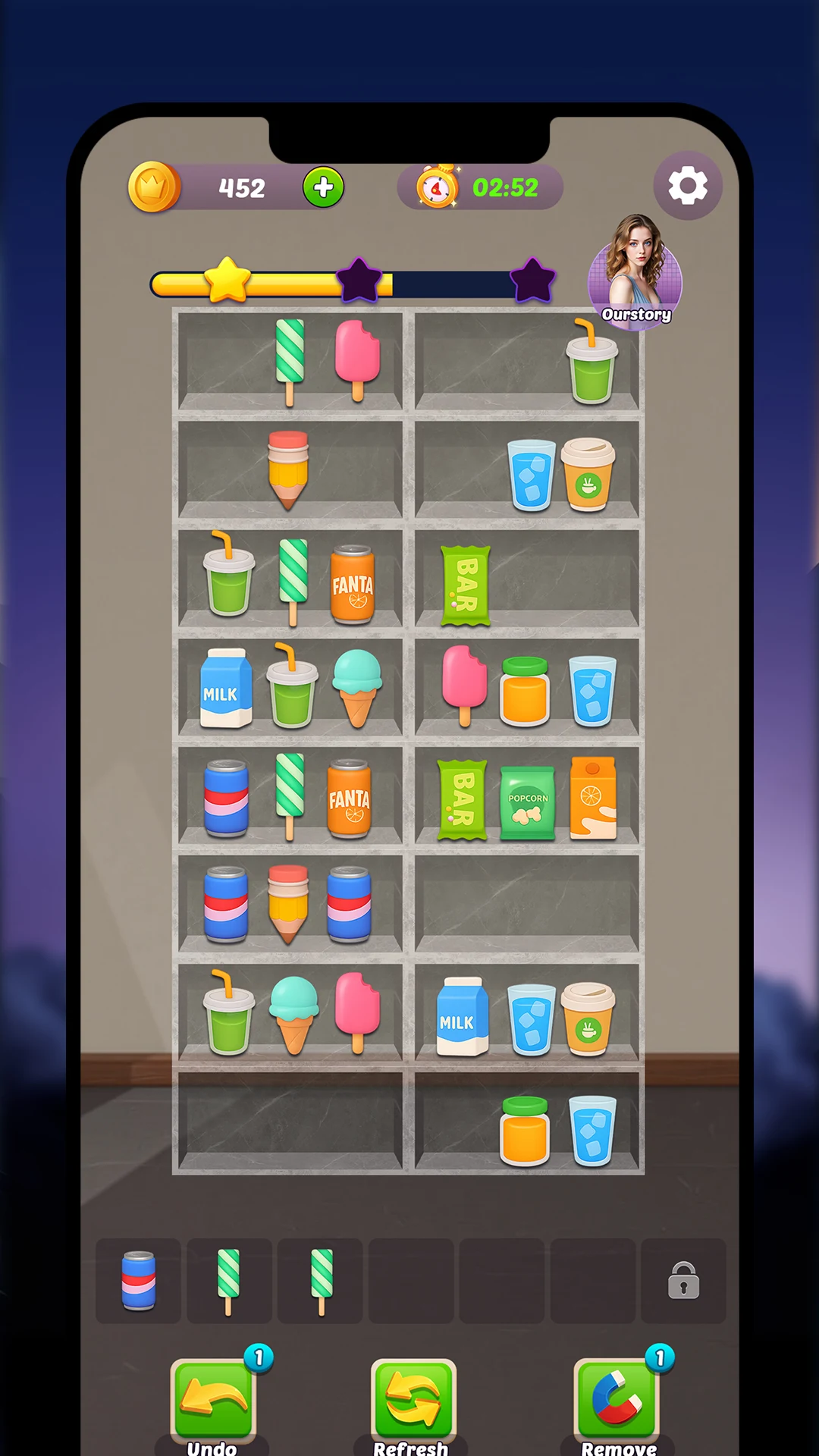The height and width of the screenshot is (1456, 819).
Task: Choose the BAR snack alone on its shelf
Action: click(x=465, y=585)
